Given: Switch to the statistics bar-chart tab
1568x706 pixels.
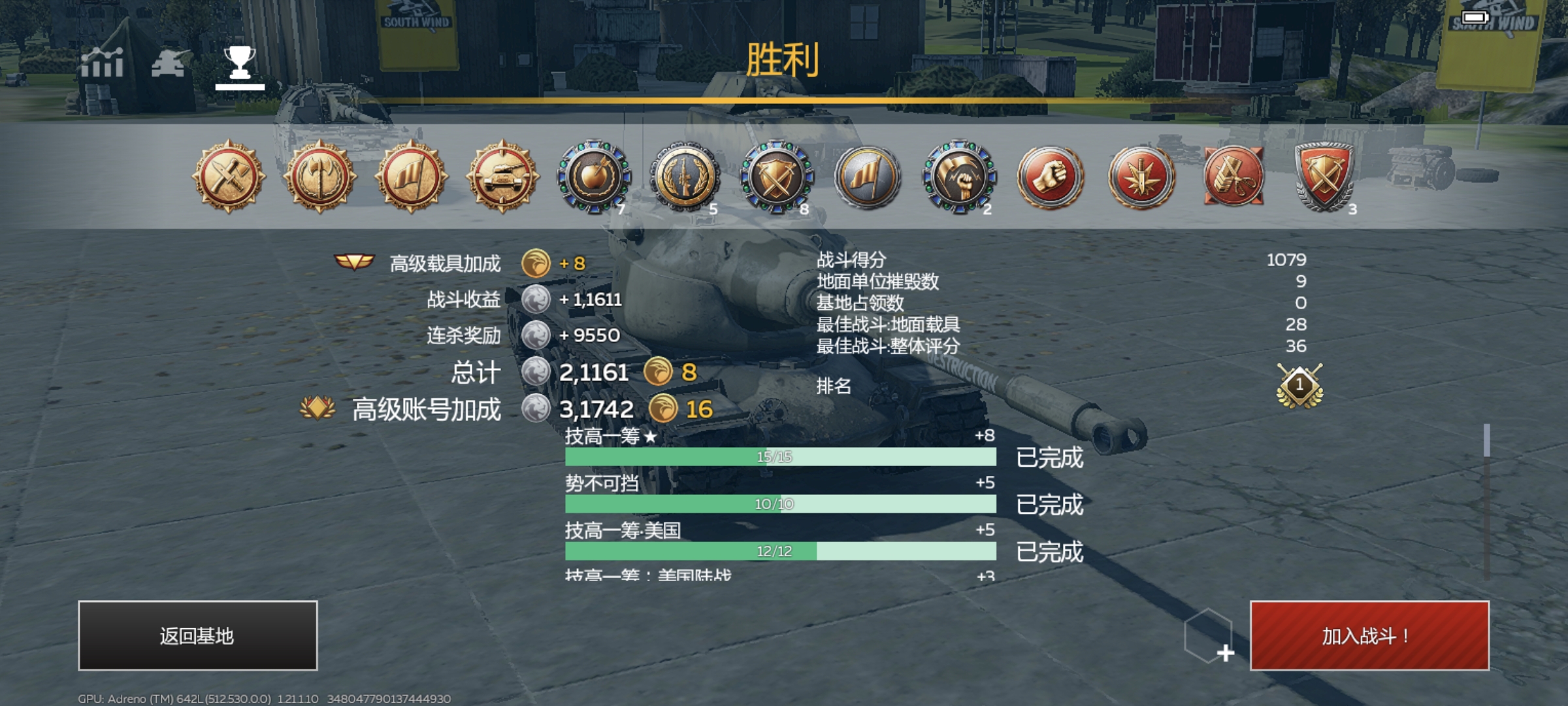Looking at the screenshot, I should (x=105, y=64).
